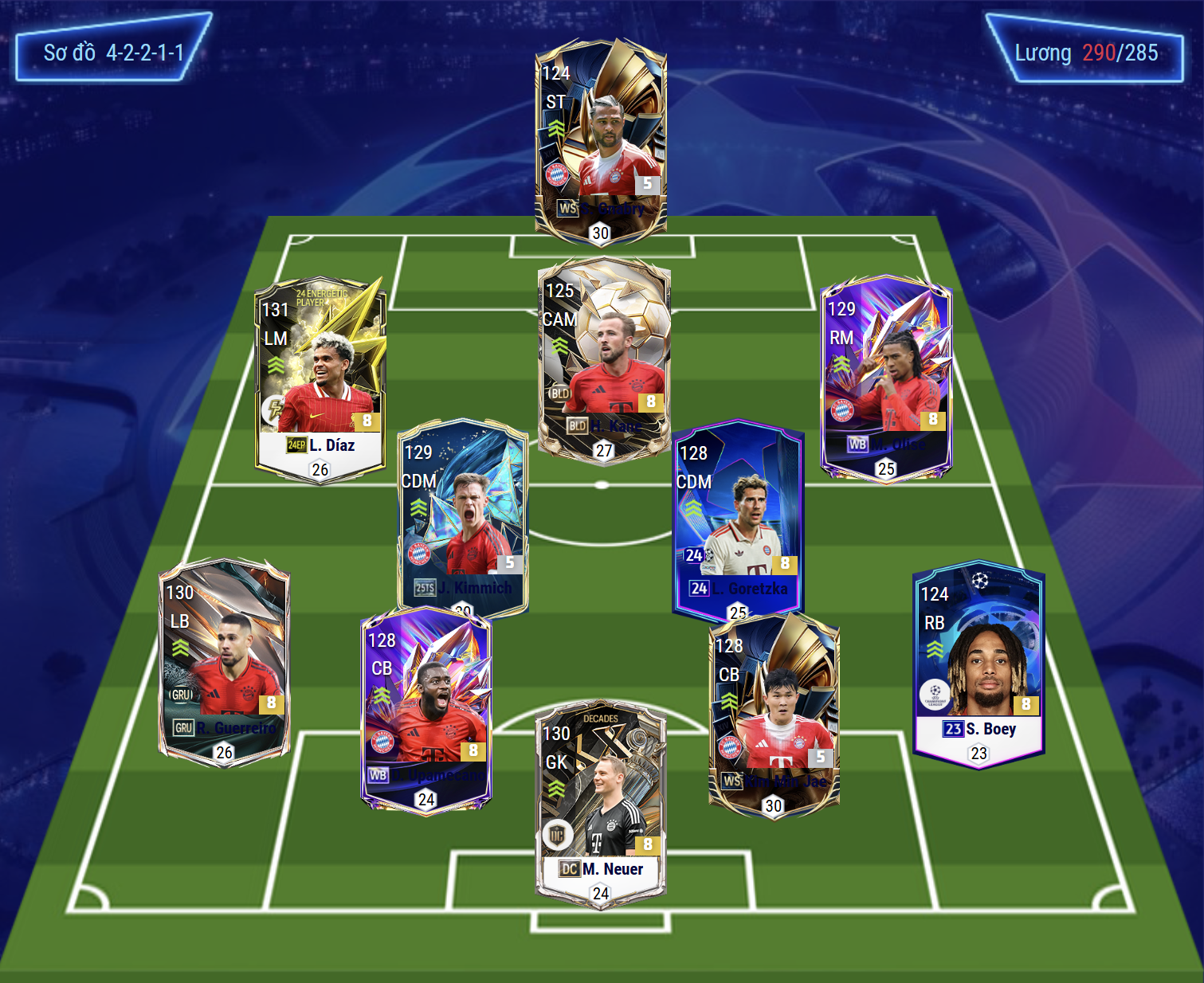Select the R. Guerreiro left back card
1204x983 pixels.
224,660
